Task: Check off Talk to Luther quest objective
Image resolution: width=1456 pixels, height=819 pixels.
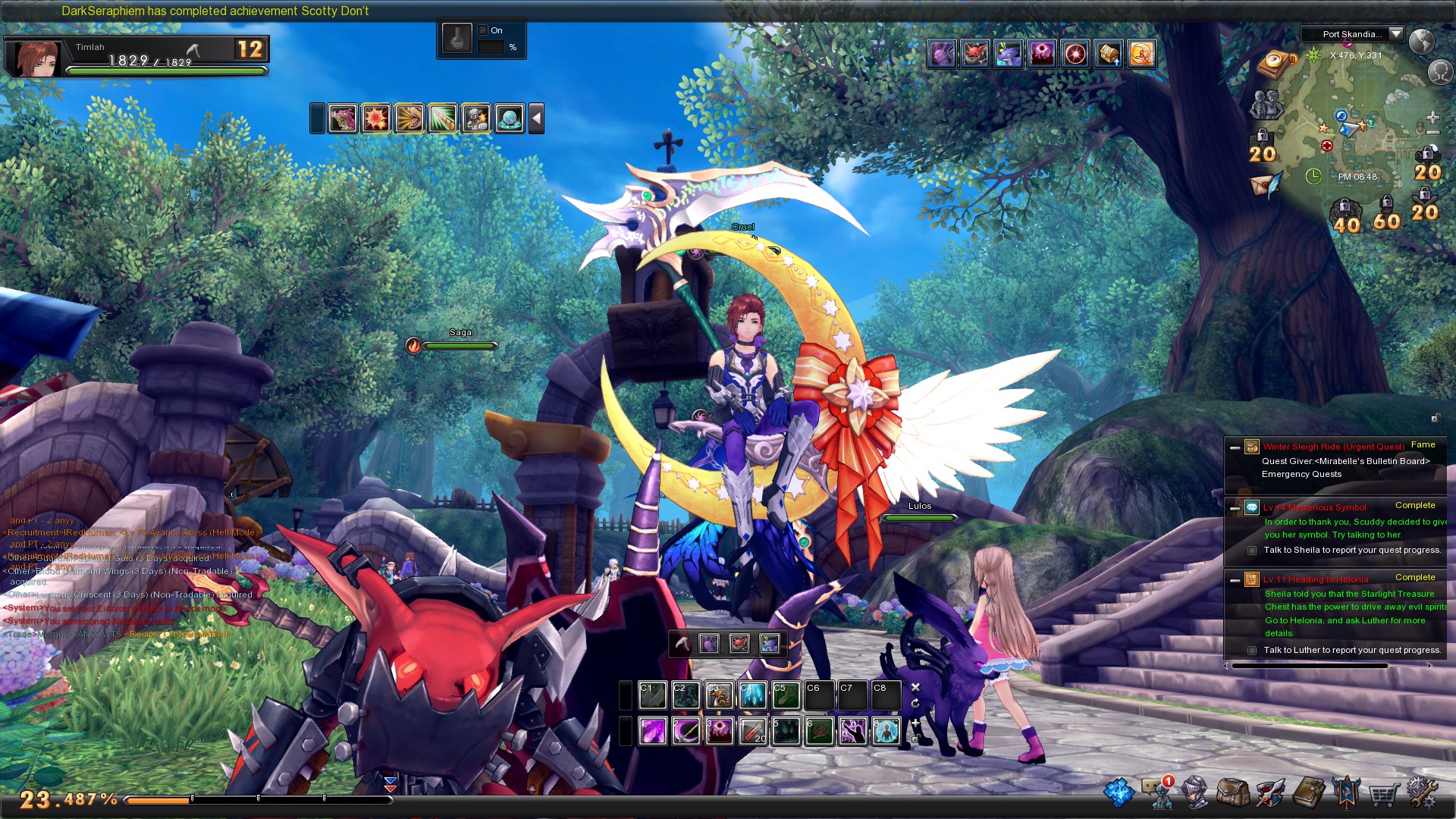Action: point(1251,650)
